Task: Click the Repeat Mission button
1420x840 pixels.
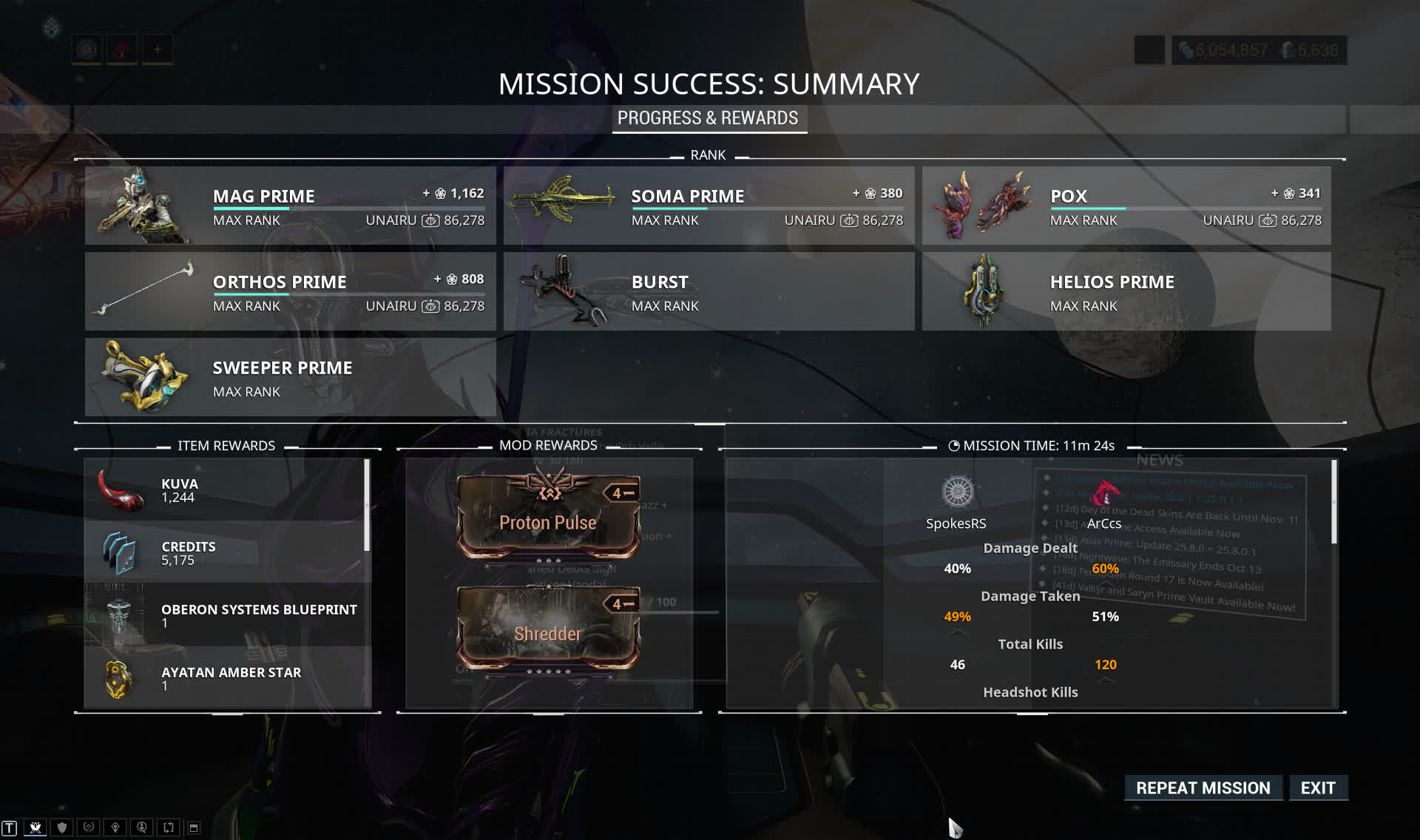Action: pos(1203,788)
